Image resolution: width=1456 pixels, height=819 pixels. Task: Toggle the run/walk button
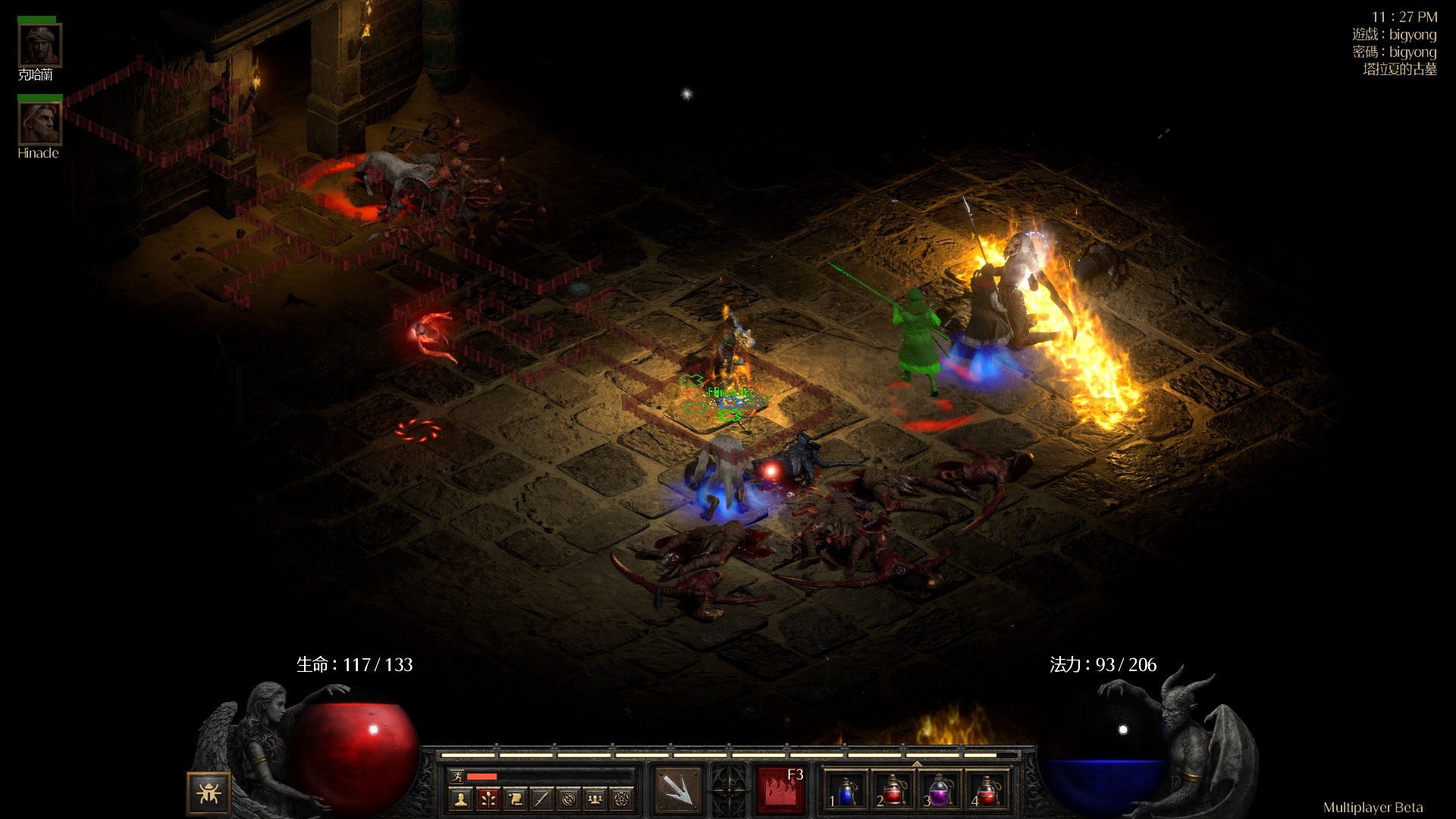click(x=457, y=776)
